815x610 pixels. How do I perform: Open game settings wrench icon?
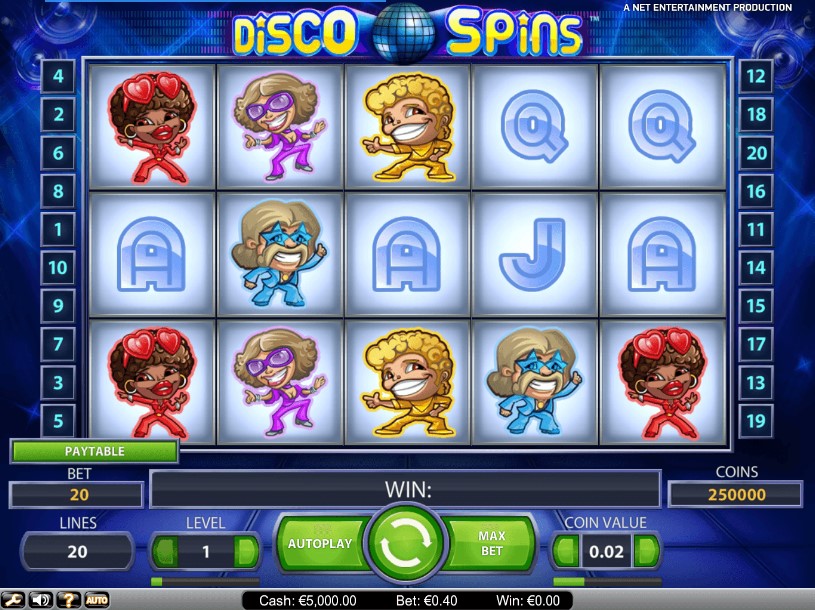[x=15, y=600]
